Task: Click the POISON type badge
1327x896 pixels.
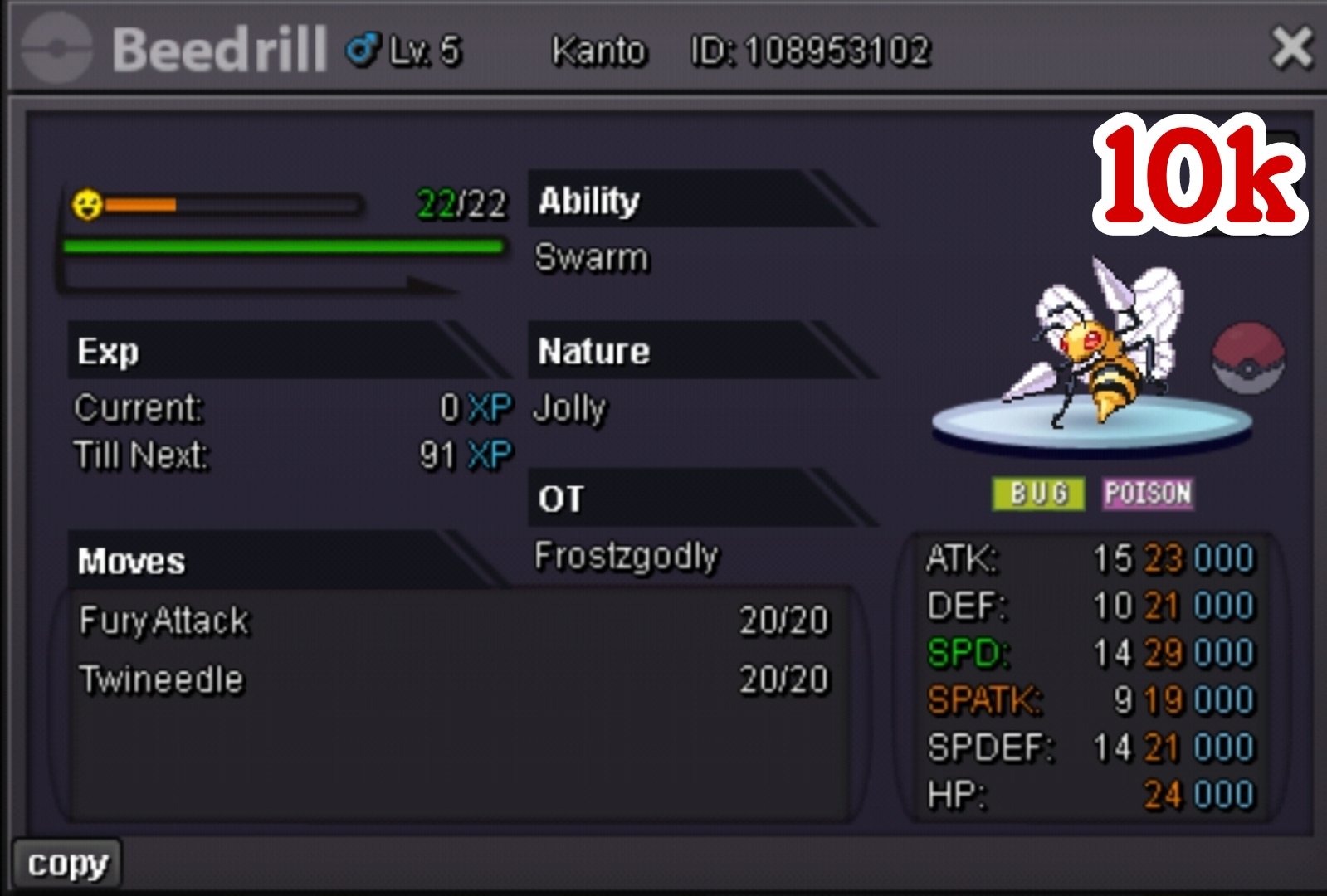Action: (1148, 494)
